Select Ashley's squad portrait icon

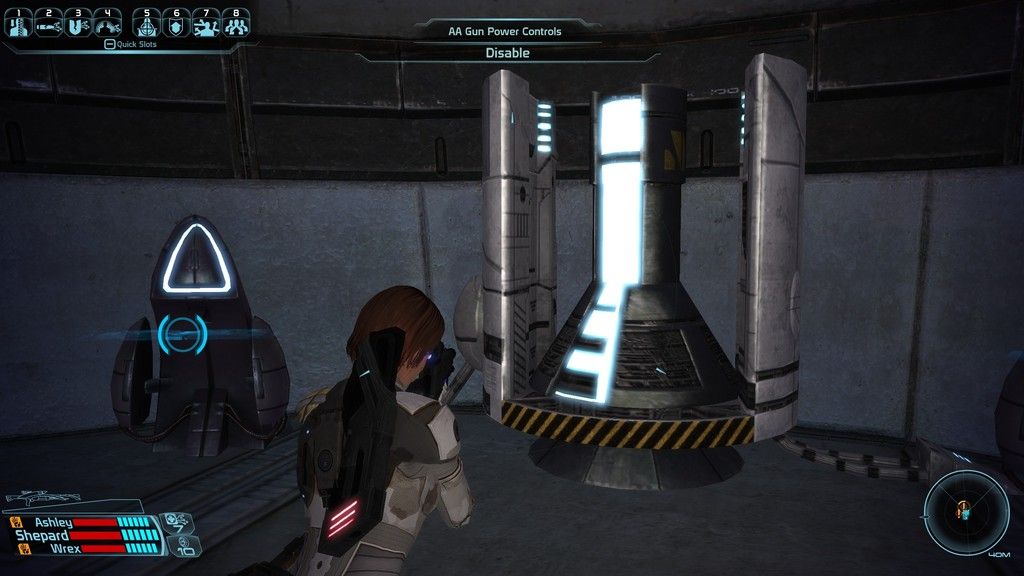(x=17, y=522)
